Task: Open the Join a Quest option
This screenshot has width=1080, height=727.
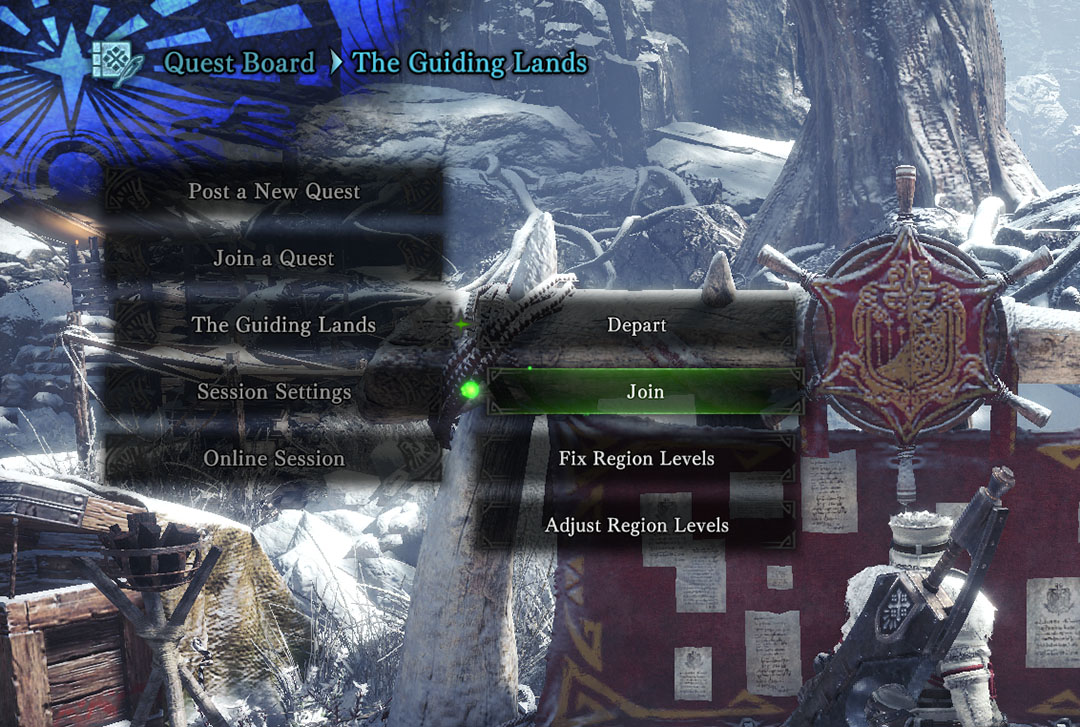Action: tap(273, 258)
